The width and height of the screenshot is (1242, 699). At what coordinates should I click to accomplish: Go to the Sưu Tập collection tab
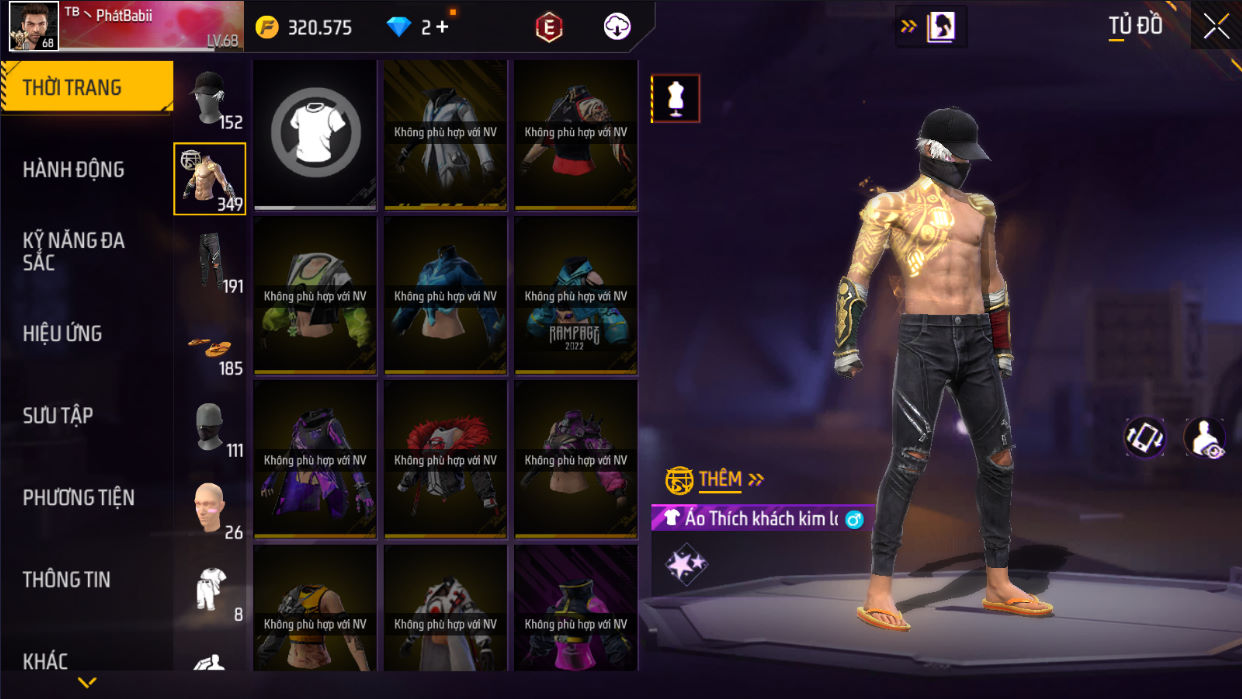58,416
